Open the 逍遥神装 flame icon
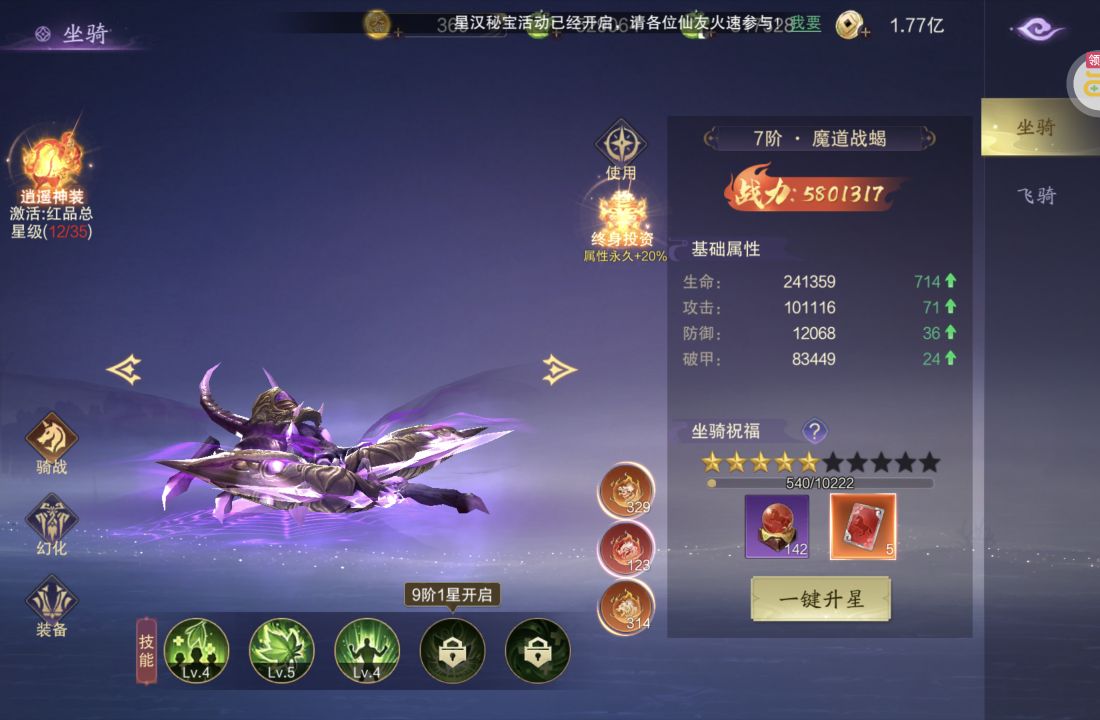The height and width of the screenshot is (720, 1100). 52,162
